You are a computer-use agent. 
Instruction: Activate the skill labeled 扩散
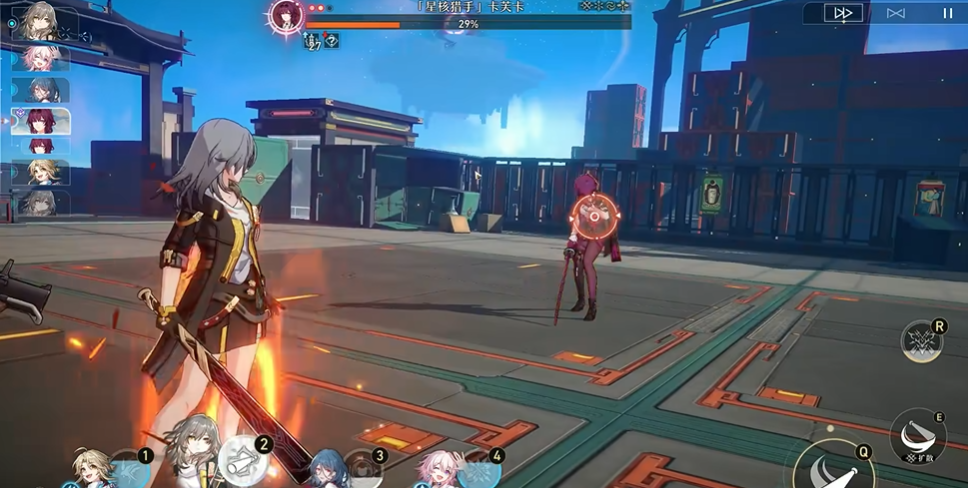click(918, 436)
